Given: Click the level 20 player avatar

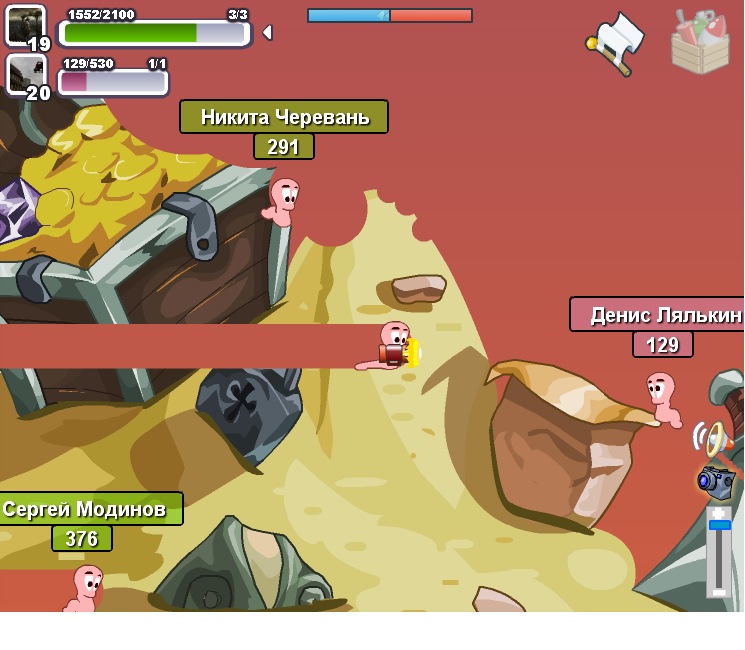Looking at the screenshot, I should click(x=24, y=74).
